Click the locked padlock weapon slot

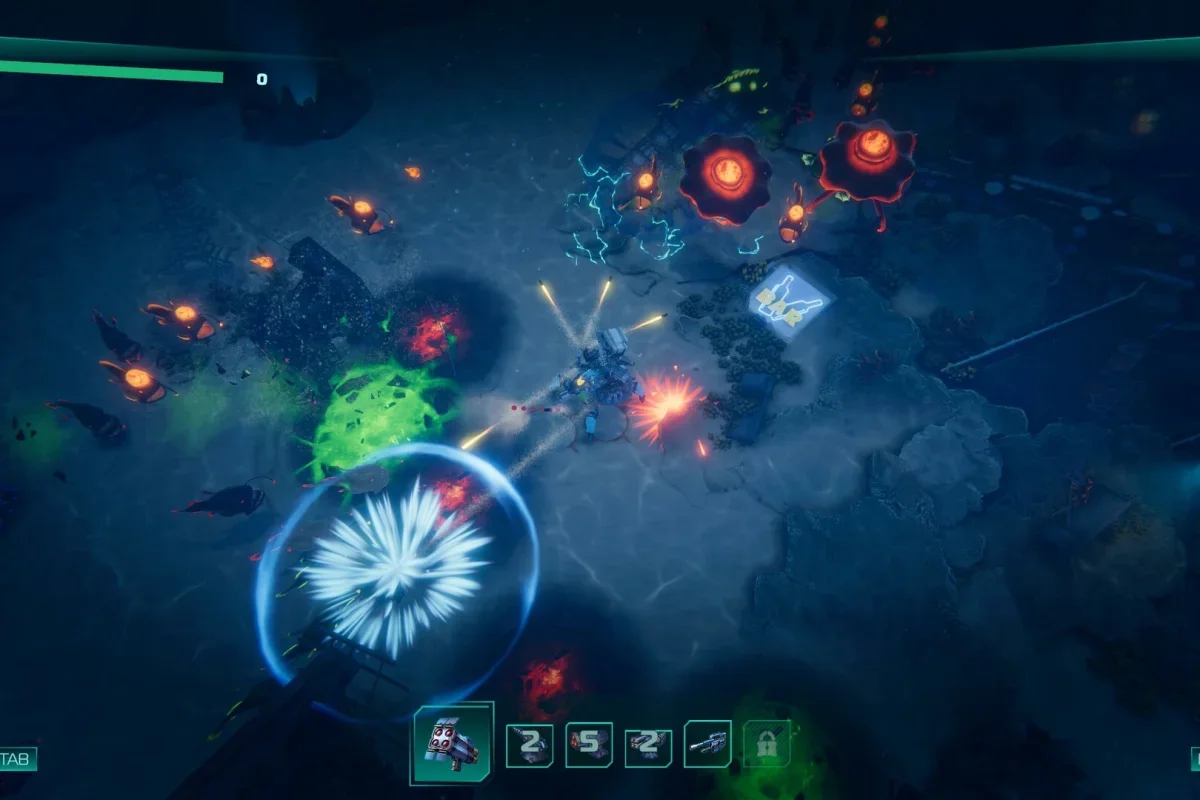pyautogui.click(x=767, y=744)
